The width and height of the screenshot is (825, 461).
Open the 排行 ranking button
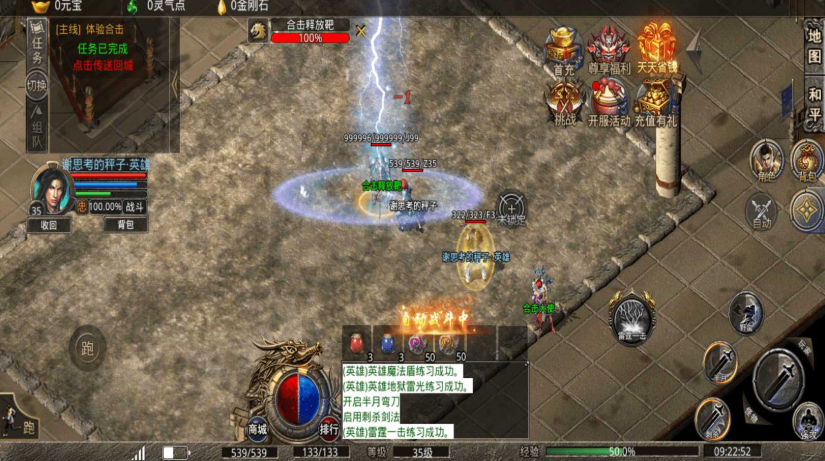click(329, 428)
